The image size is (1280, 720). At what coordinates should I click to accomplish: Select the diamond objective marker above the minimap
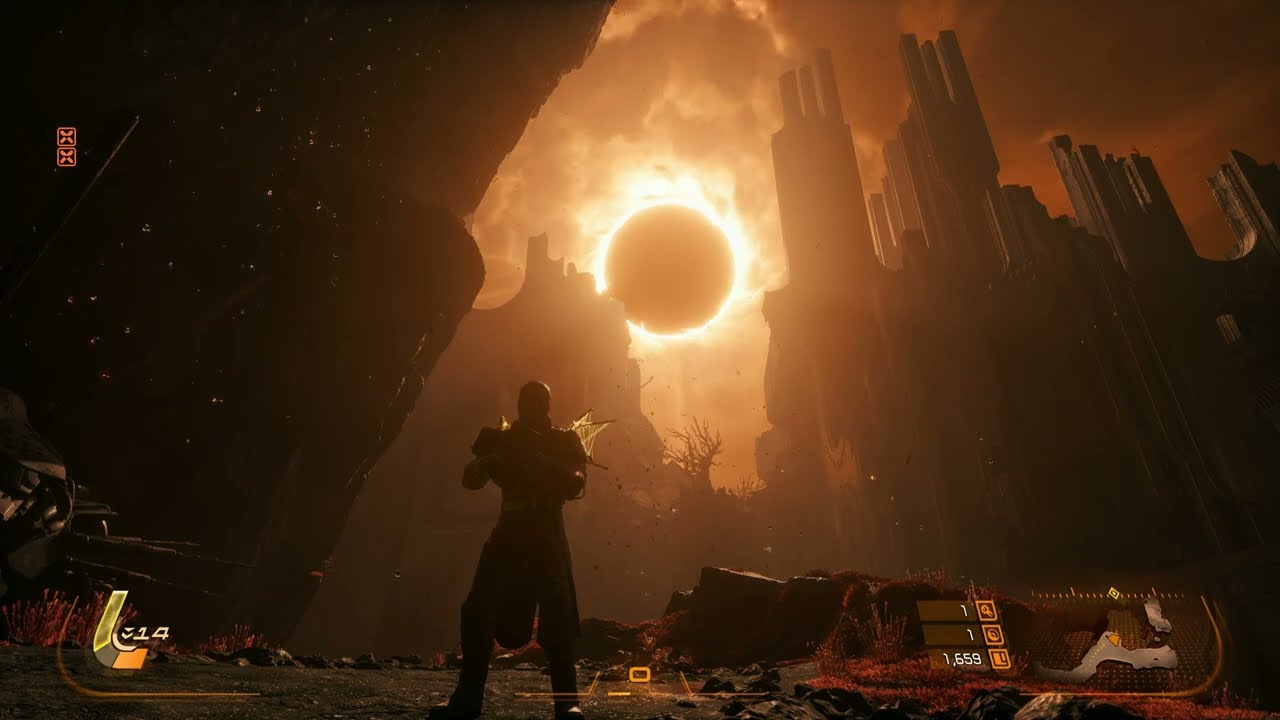coord(1113,594)
